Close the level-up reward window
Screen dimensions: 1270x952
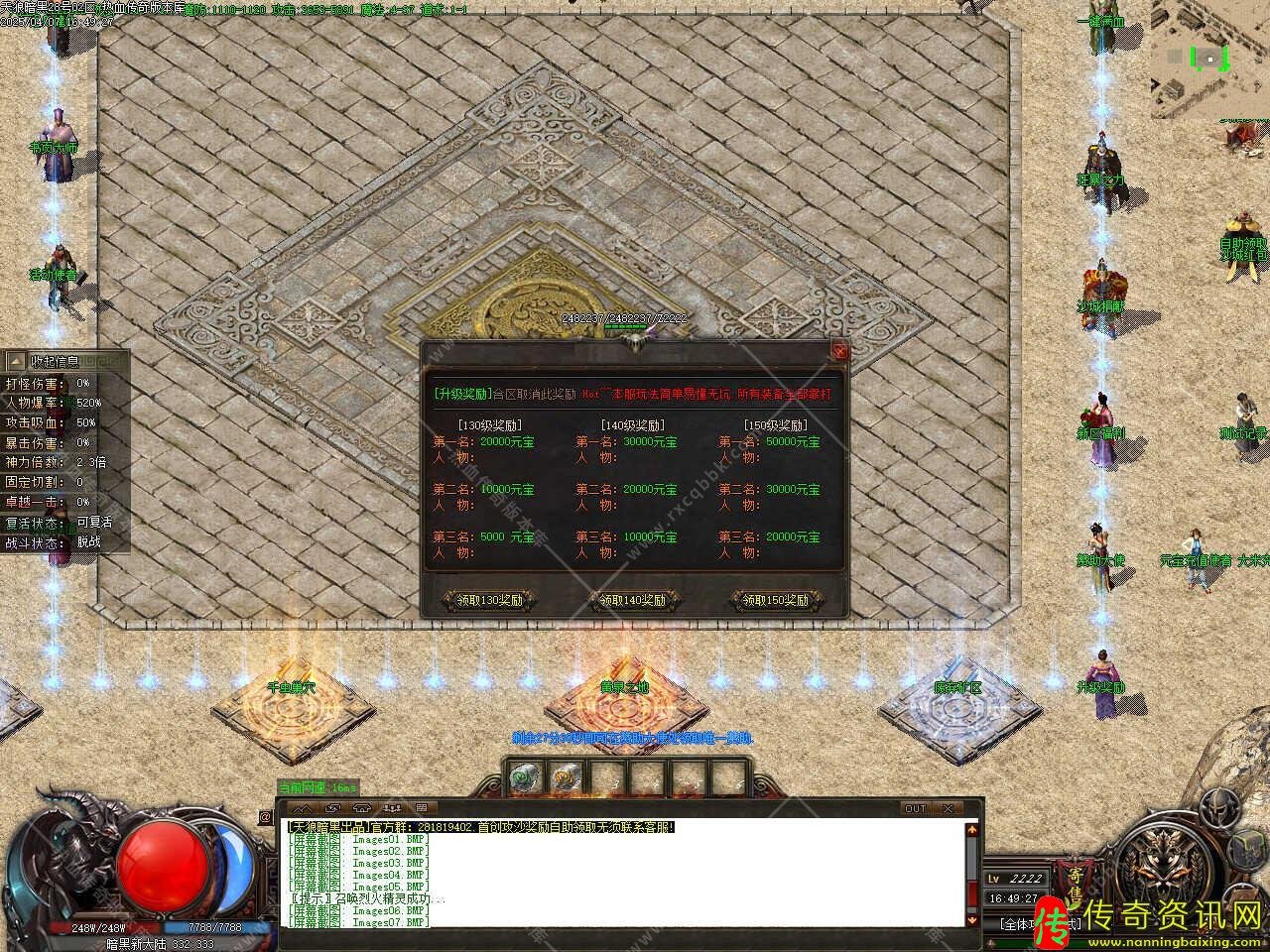pos(839,350)
